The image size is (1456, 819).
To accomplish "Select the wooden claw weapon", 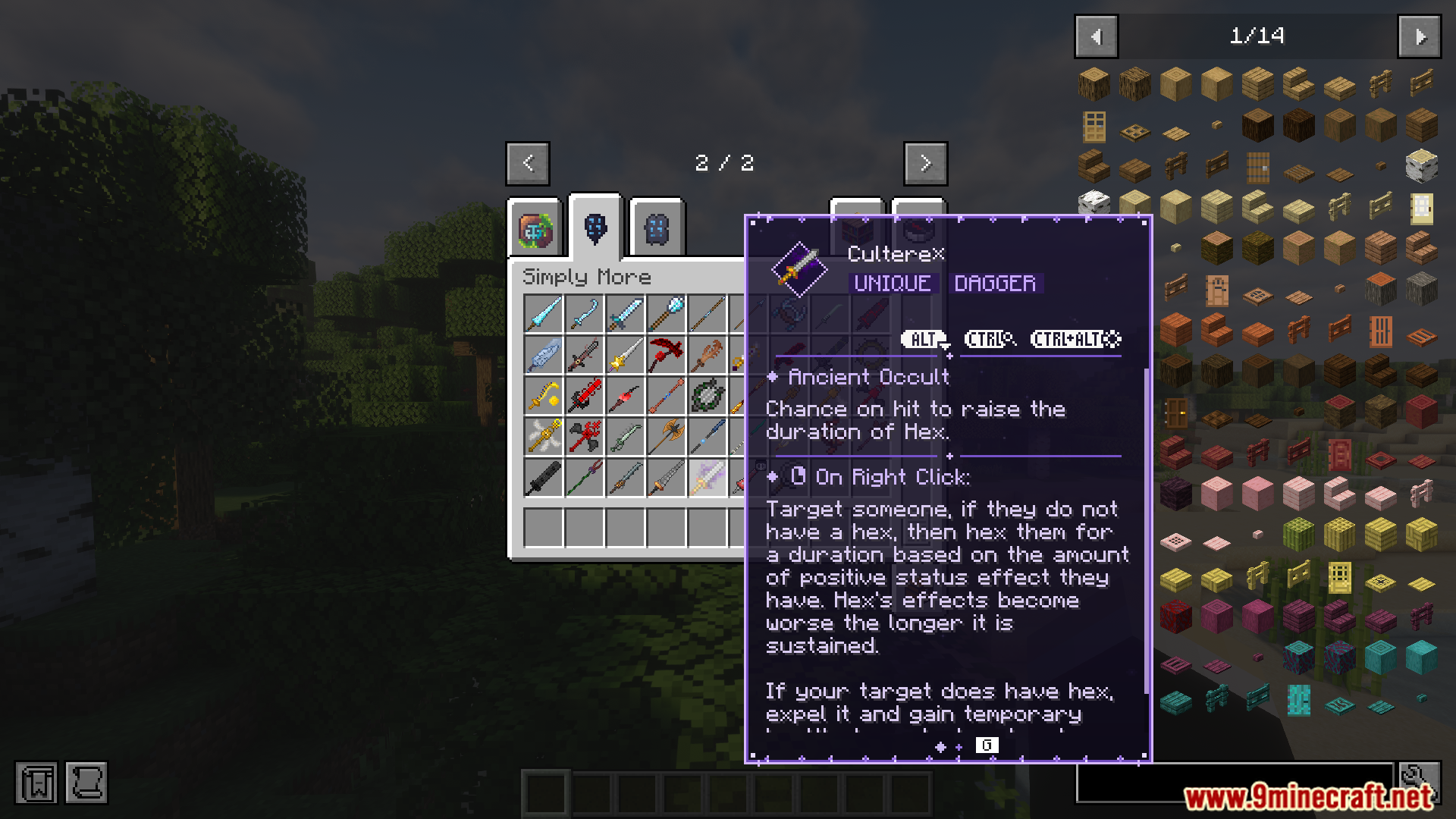I will coord(707,355).
